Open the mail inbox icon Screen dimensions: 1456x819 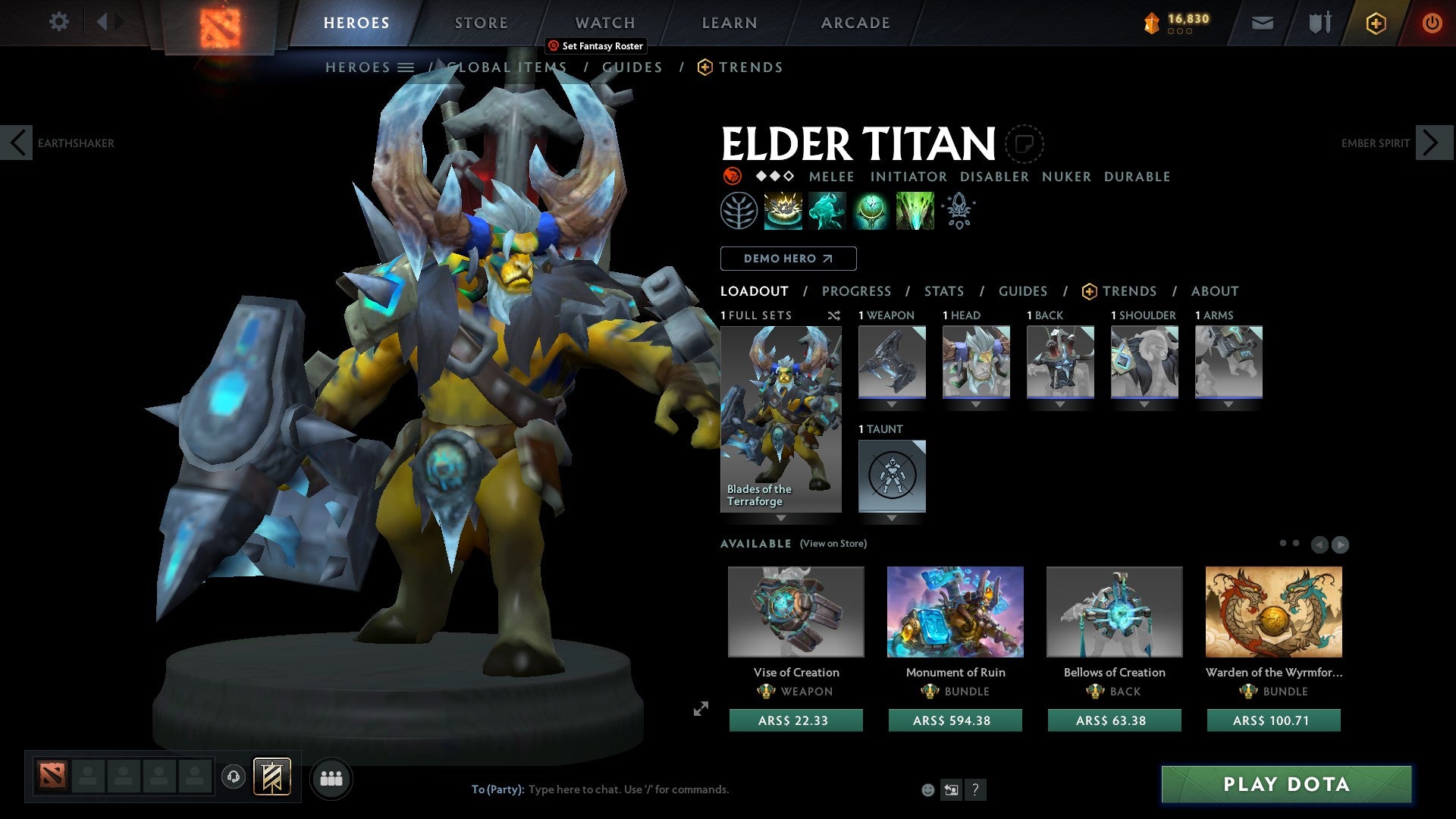point(1263,23)
